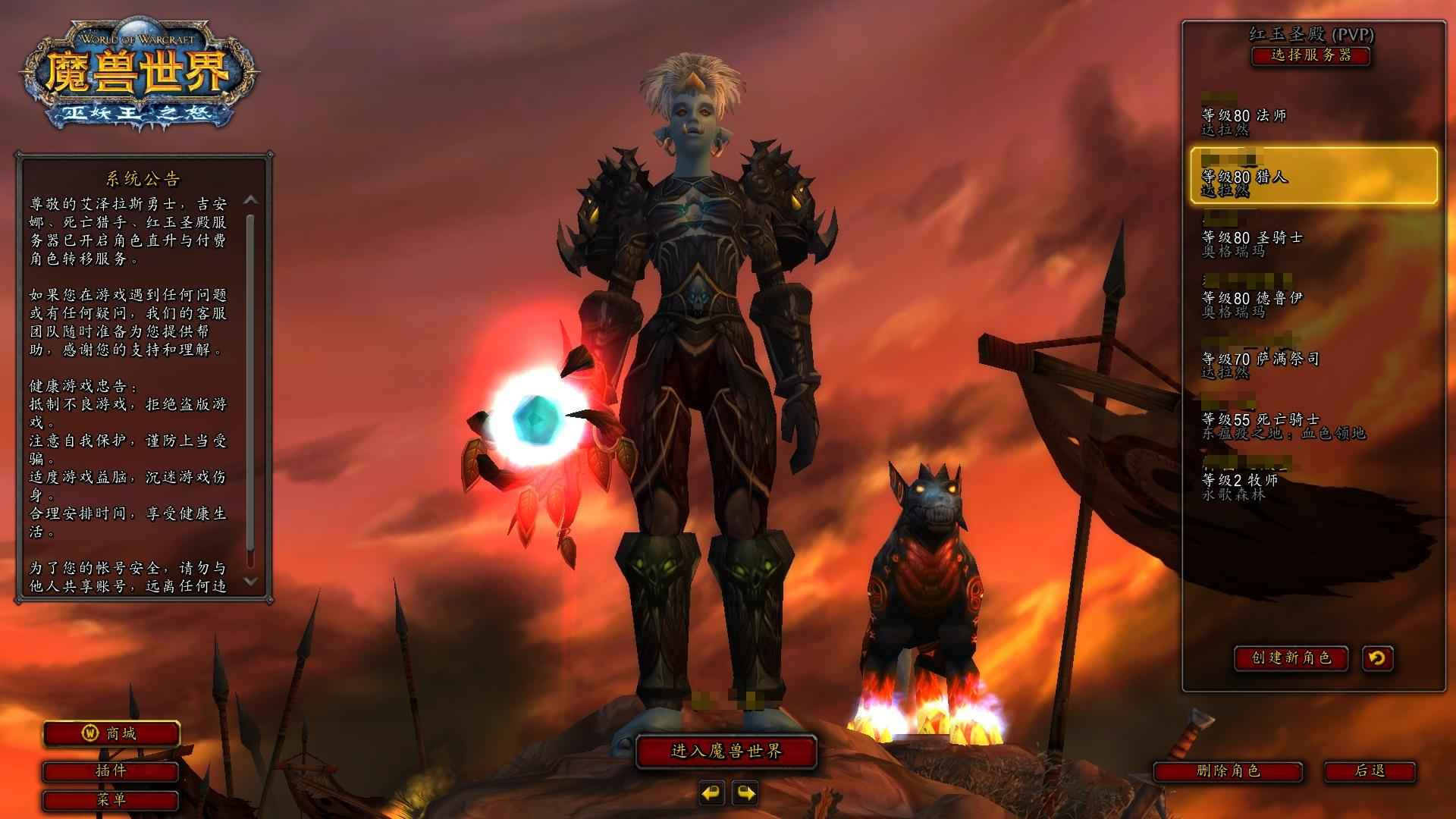Click the 进入魔兽世界 enter world button
The height and width of the screenshot is (819, 1456).
726,752
